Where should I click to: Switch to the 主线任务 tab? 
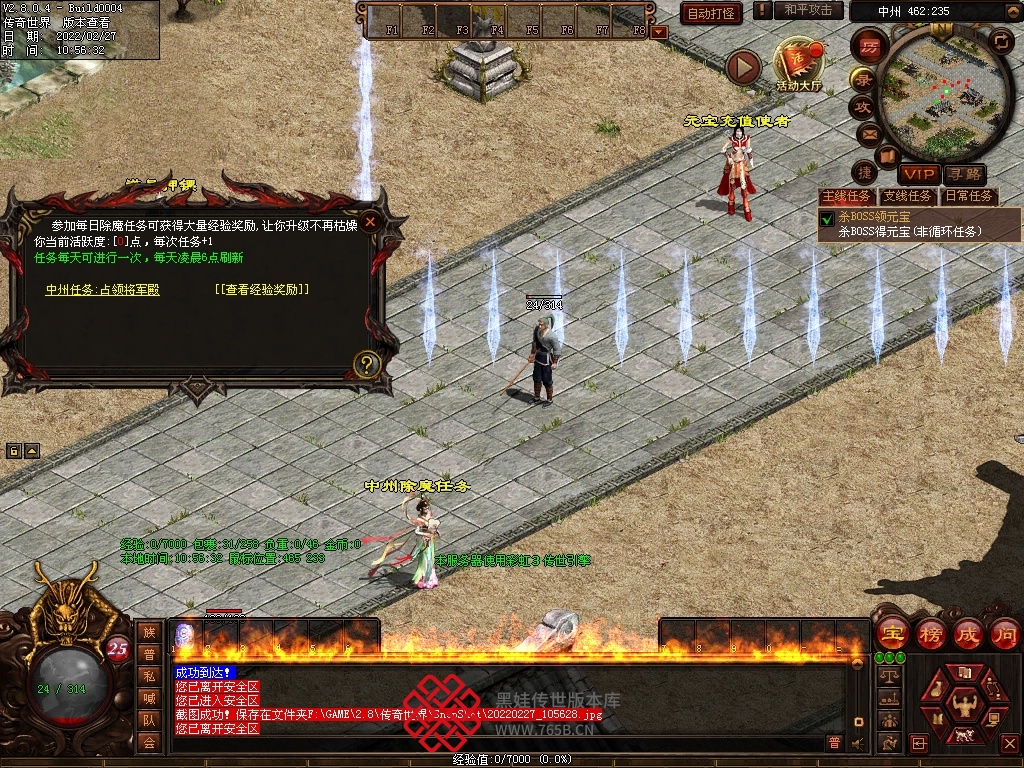point(846,196)
